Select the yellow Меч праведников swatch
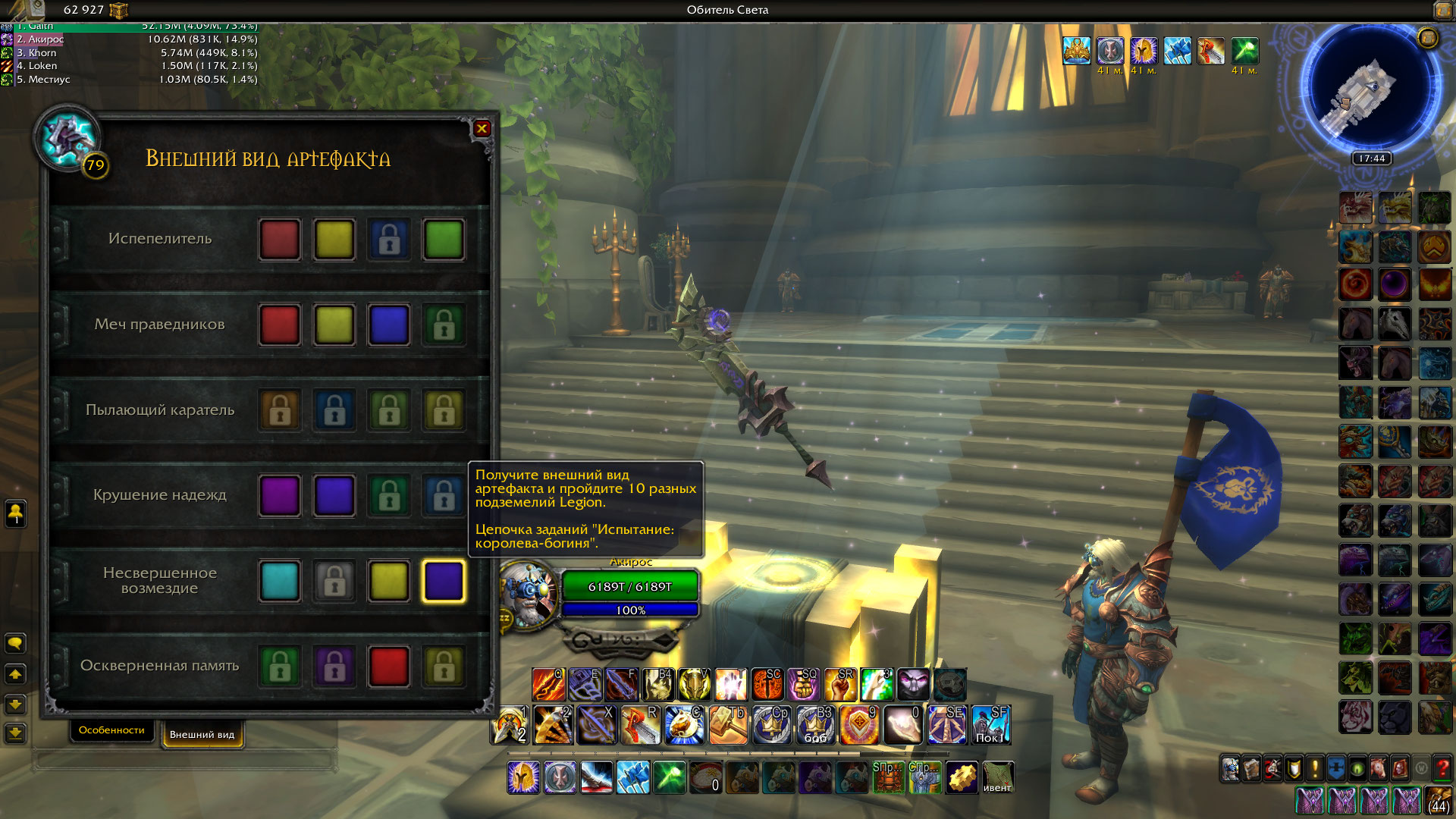Image resolution: width=1456 pixels, height=819 pixels. [x=334, y=325]
